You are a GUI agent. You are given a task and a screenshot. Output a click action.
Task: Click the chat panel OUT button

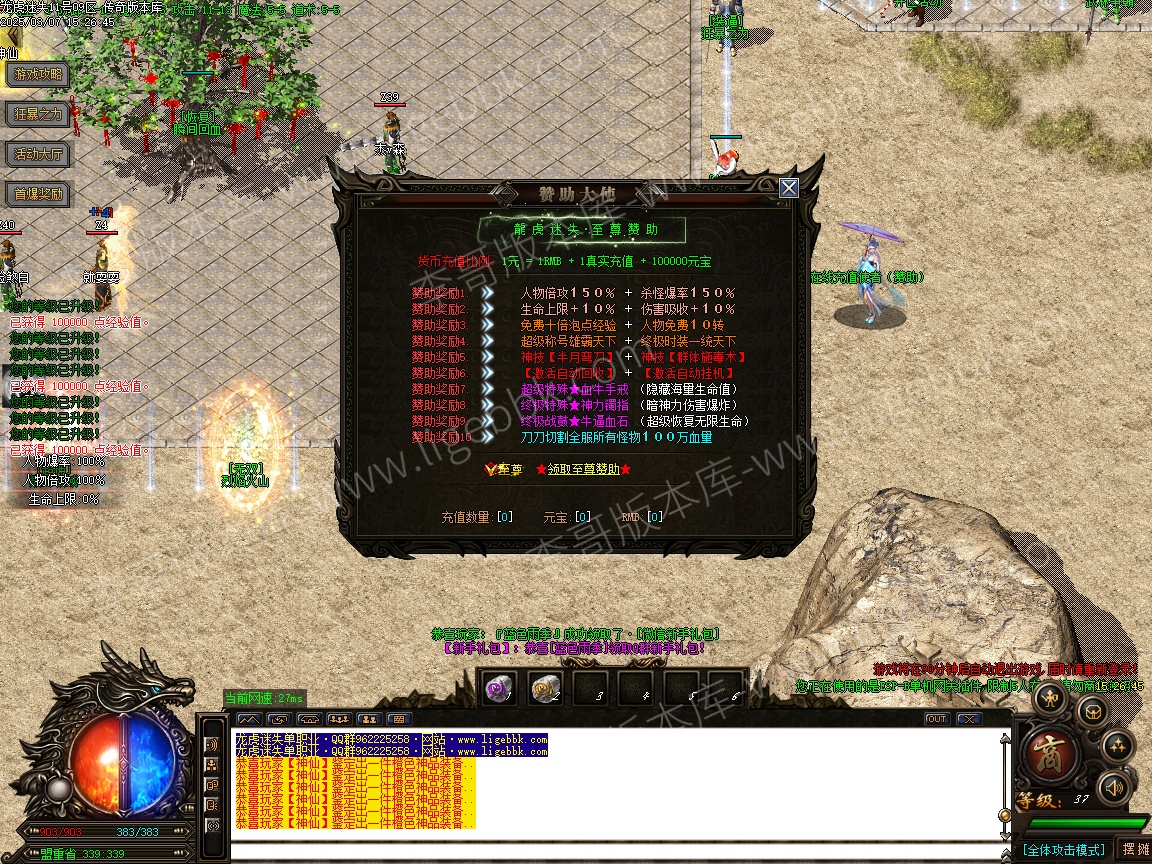[x=937, y=719]
